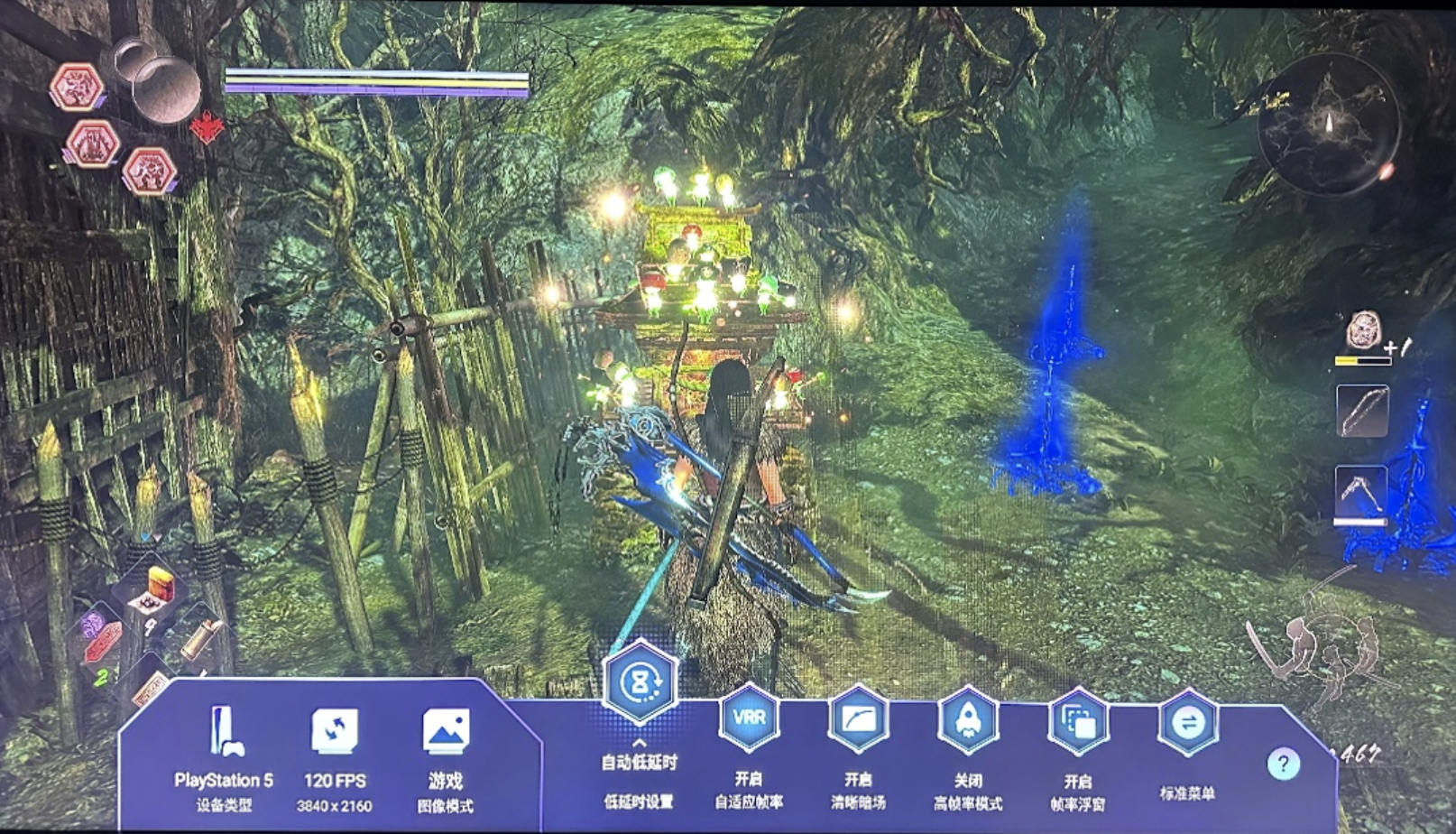This screenshot has width=1456, height=834.
Task: Select the mask-shaped soul core icon
Action: 1363,331
